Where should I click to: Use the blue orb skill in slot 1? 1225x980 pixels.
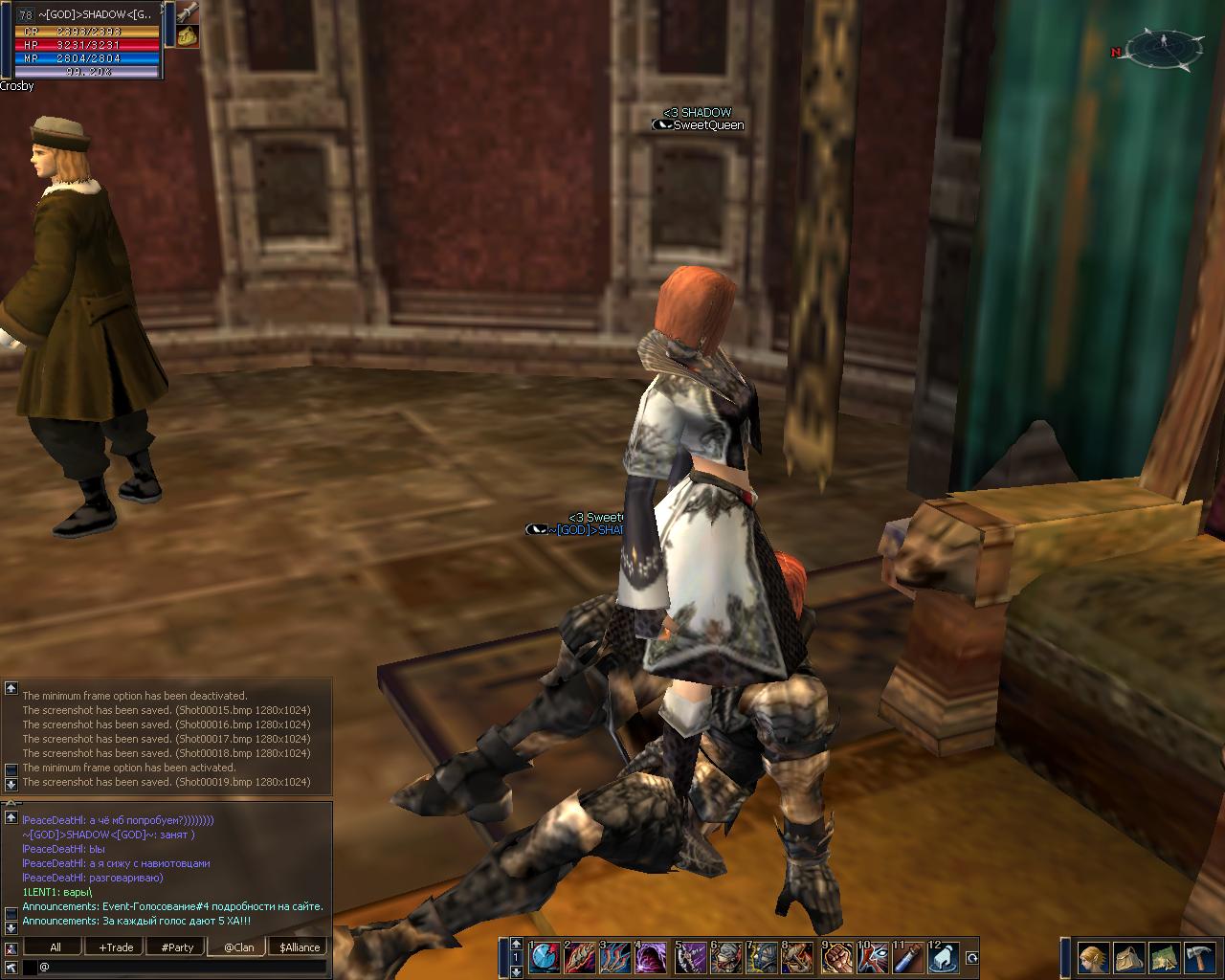(x=545, y=957)
